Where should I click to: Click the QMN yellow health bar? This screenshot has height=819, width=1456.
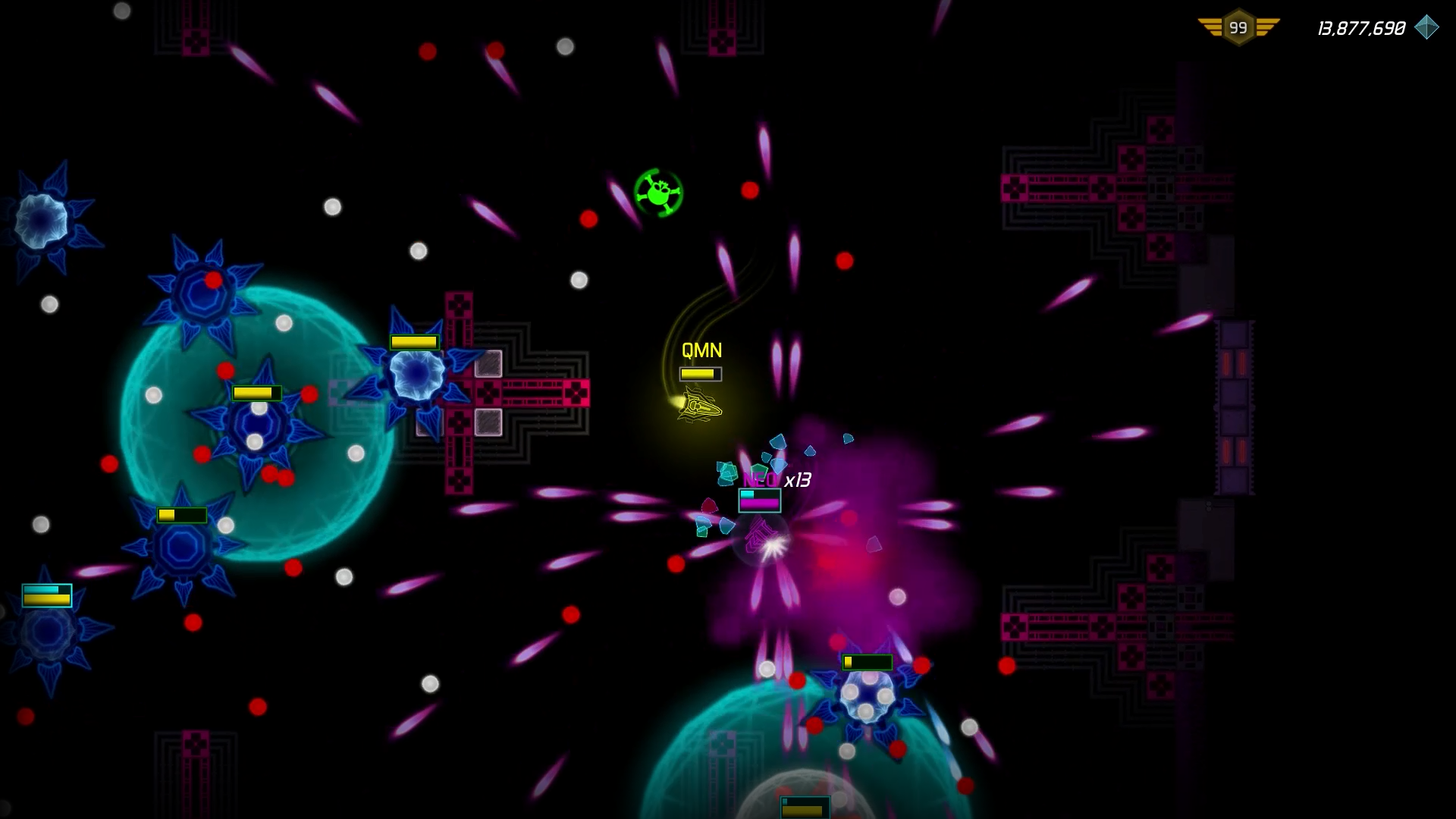[x=700, y=373]
